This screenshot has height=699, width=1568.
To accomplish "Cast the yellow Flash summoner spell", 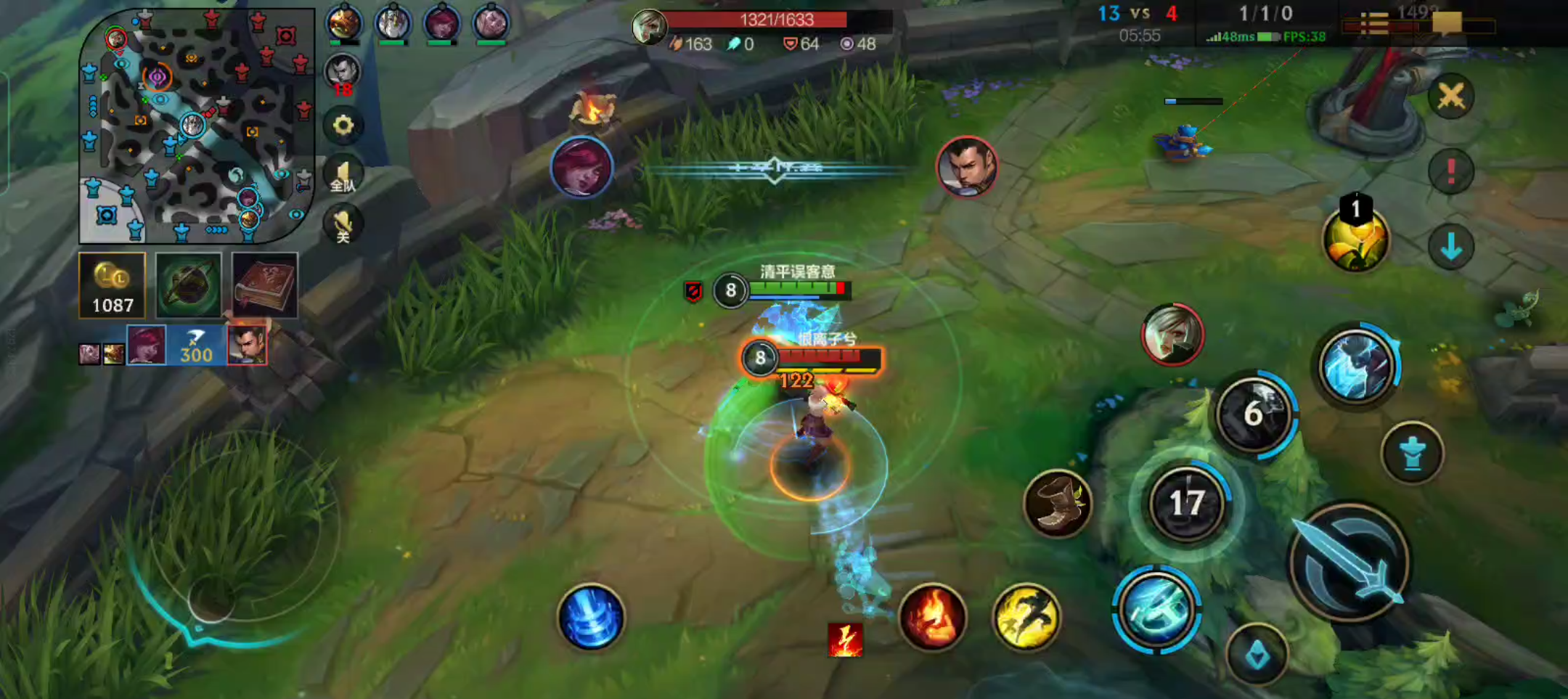I will coord(1026,617).
